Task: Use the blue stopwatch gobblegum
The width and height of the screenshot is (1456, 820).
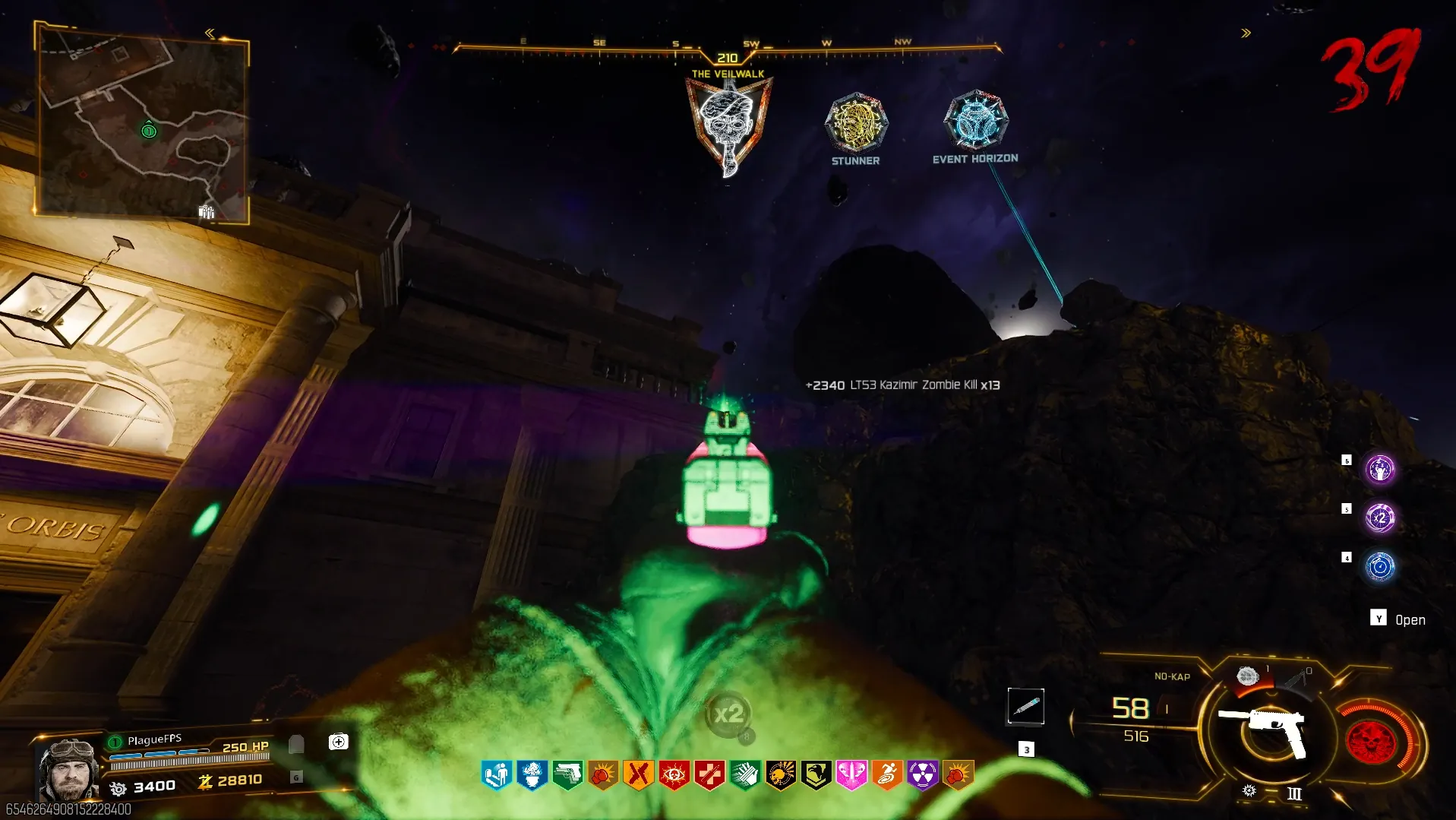Action: pyautogui.click(x=1379, y=567)
